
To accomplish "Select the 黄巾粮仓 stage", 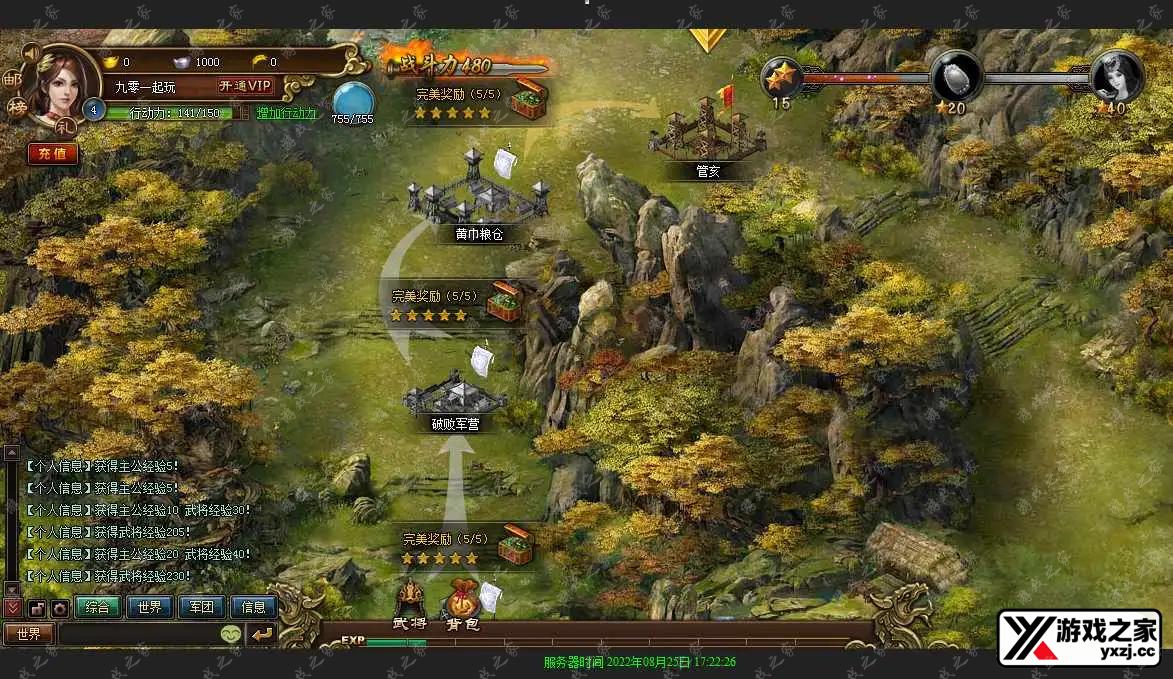I will pos(474,193).
